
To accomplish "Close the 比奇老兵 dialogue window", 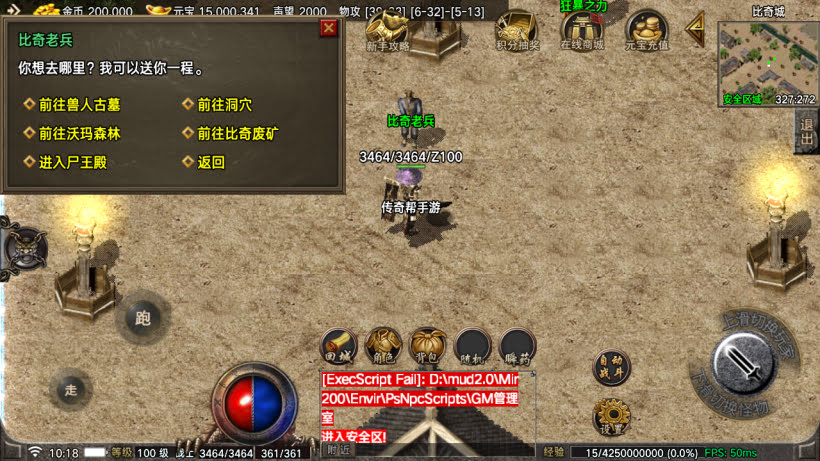I will tap(328, 28).
